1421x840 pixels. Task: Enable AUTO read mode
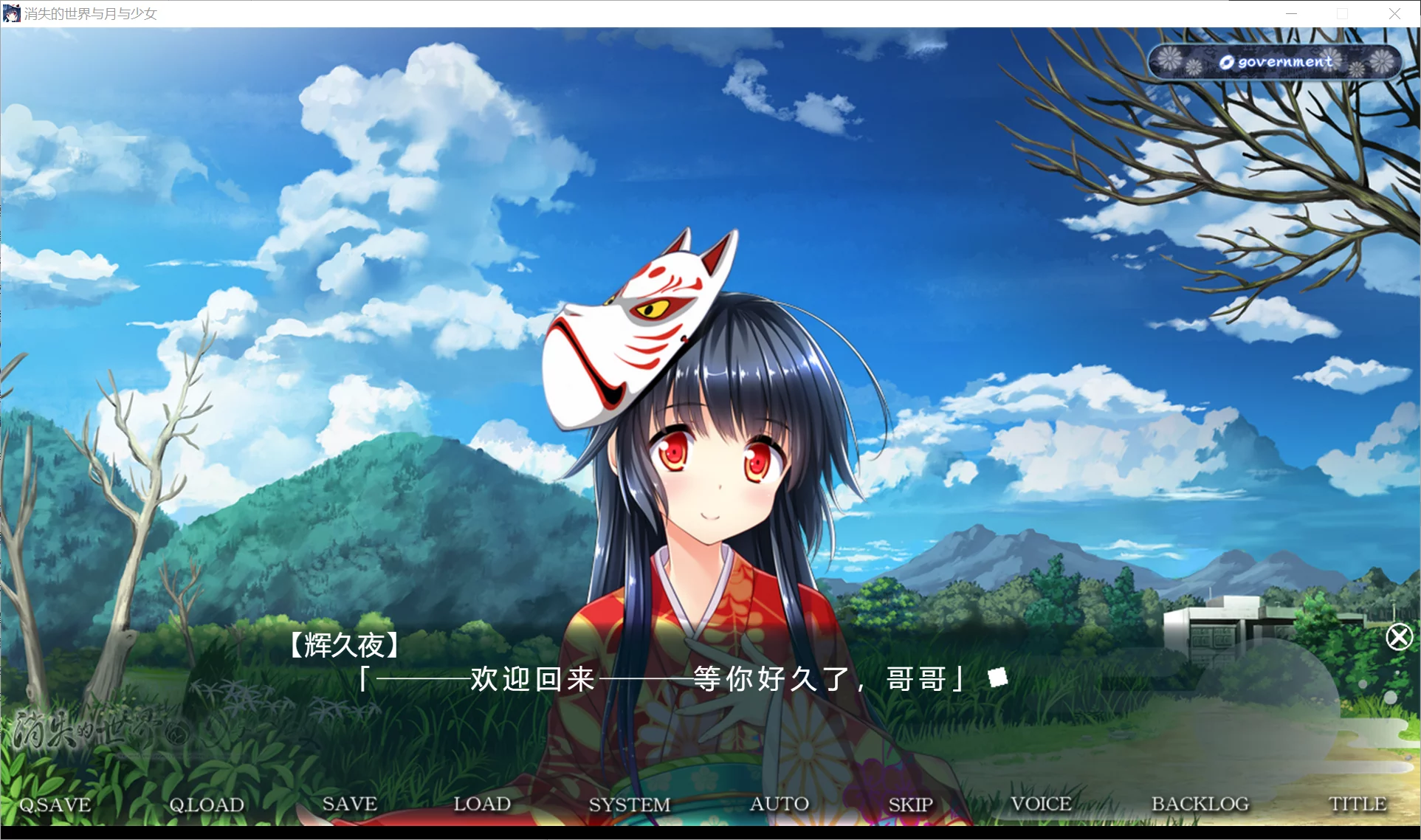click(780, 805)
